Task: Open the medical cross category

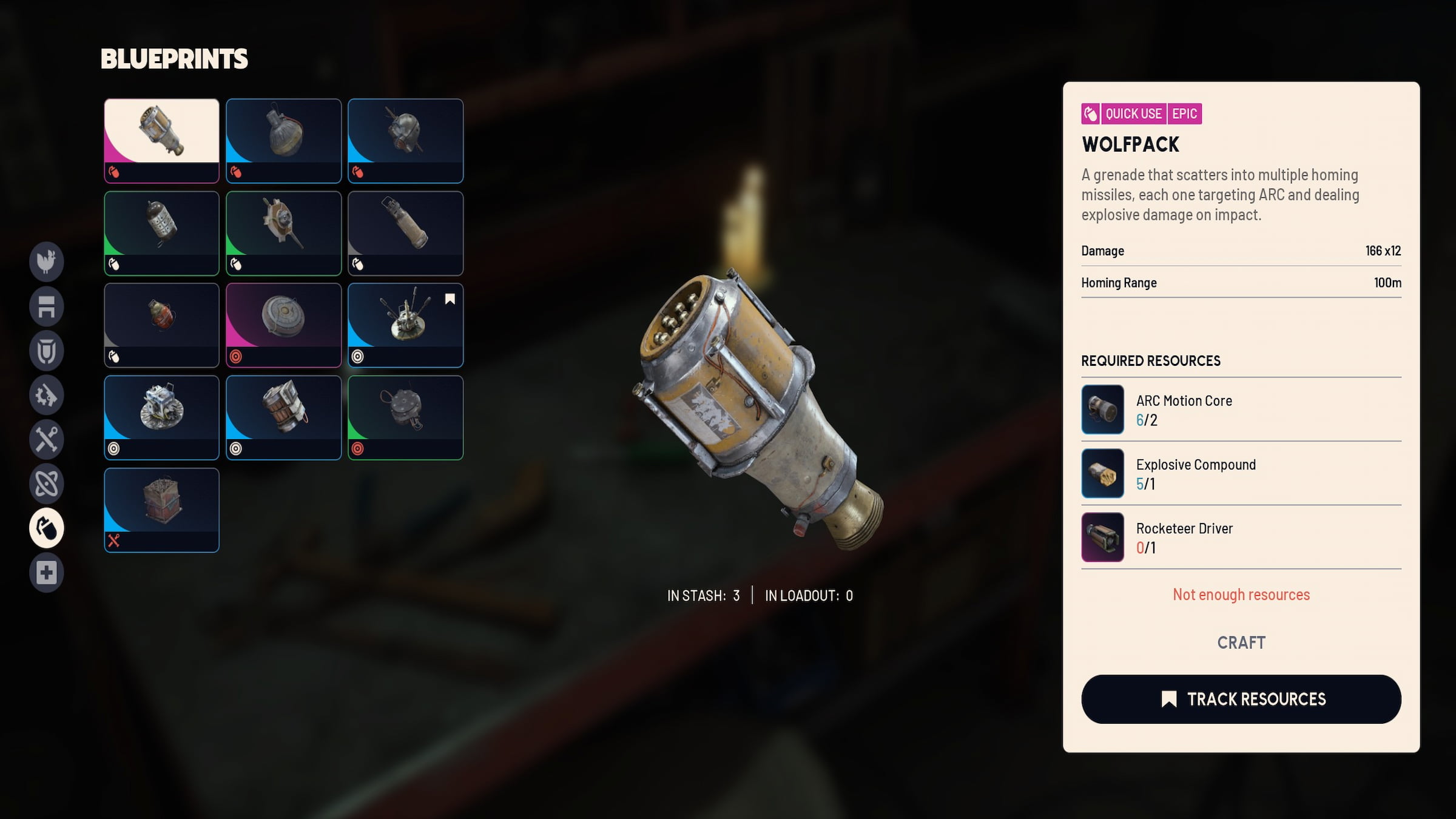Action: click(47, 572)
